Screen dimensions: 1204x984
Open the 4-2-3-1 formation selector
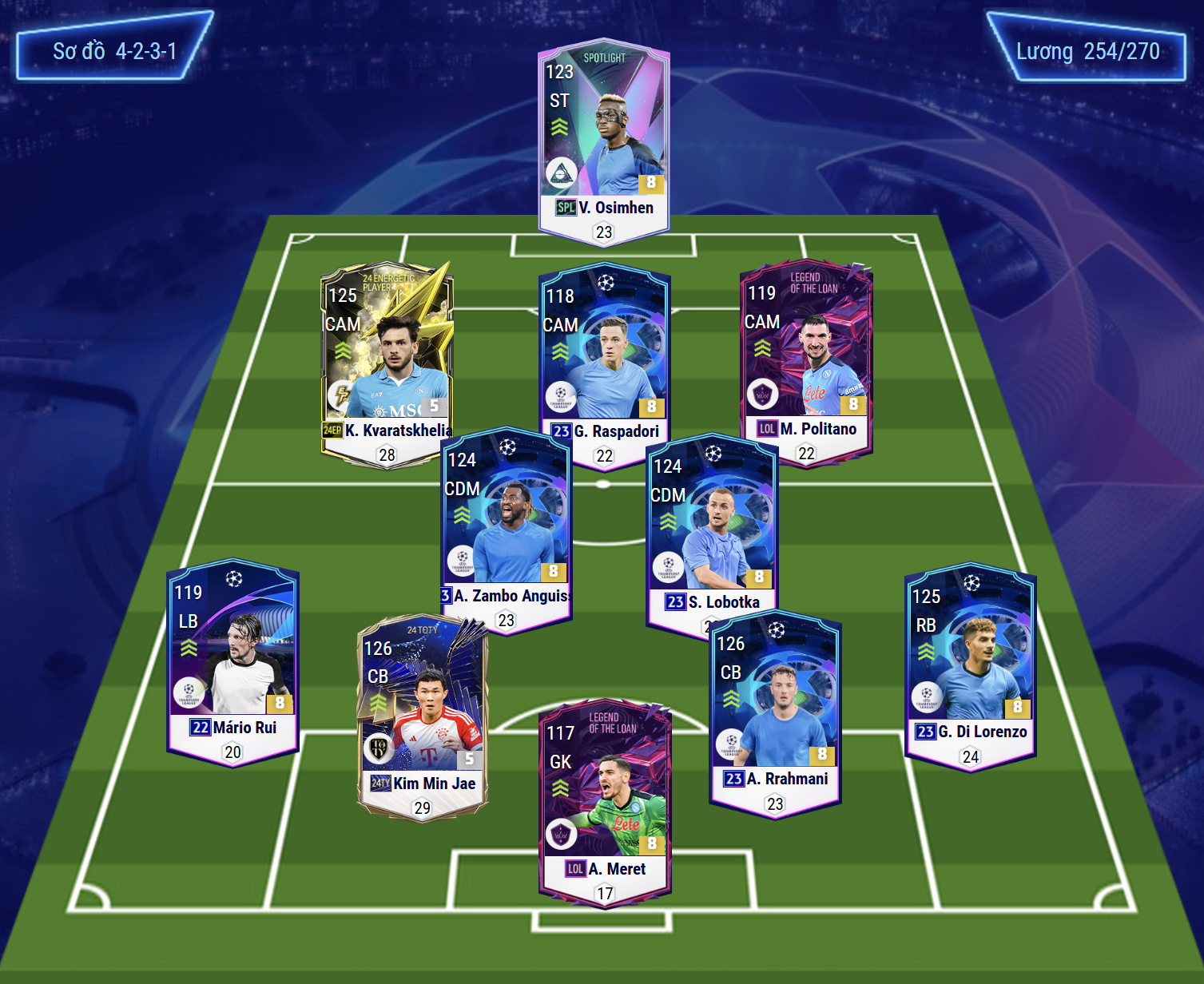point(114,50)
